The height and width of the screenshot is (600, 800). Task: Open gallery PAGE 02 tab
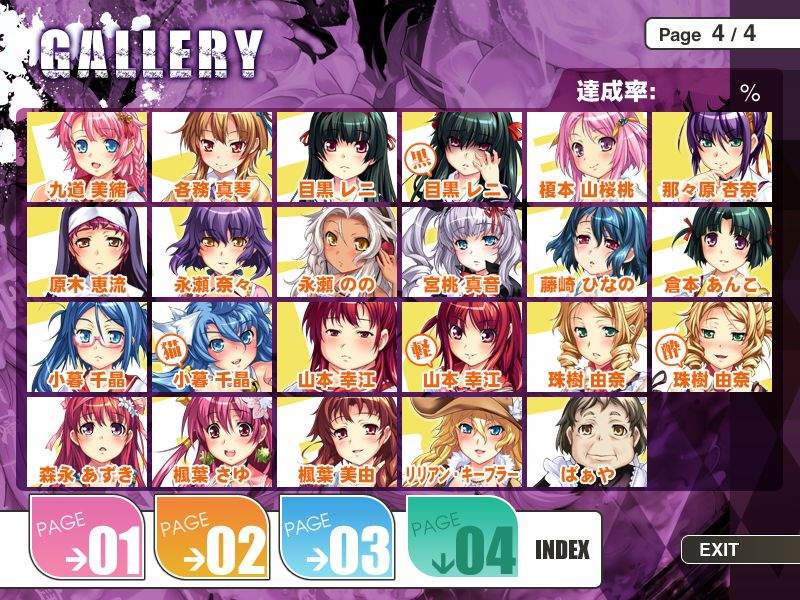(212, 540)
